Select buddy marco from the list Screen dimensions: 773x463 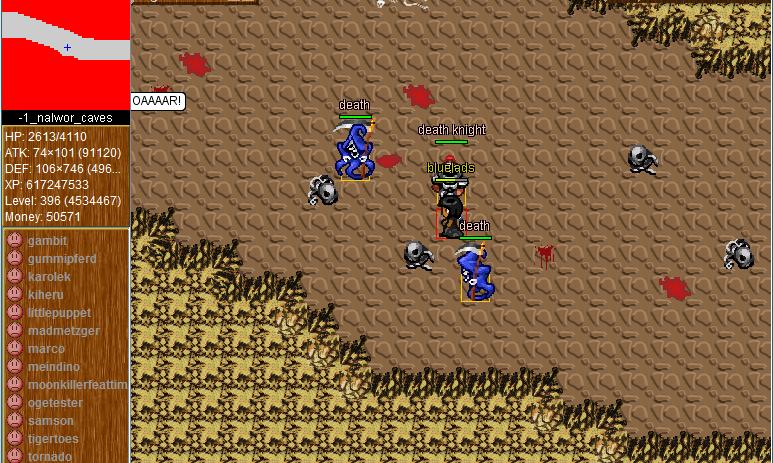point(46,349)
